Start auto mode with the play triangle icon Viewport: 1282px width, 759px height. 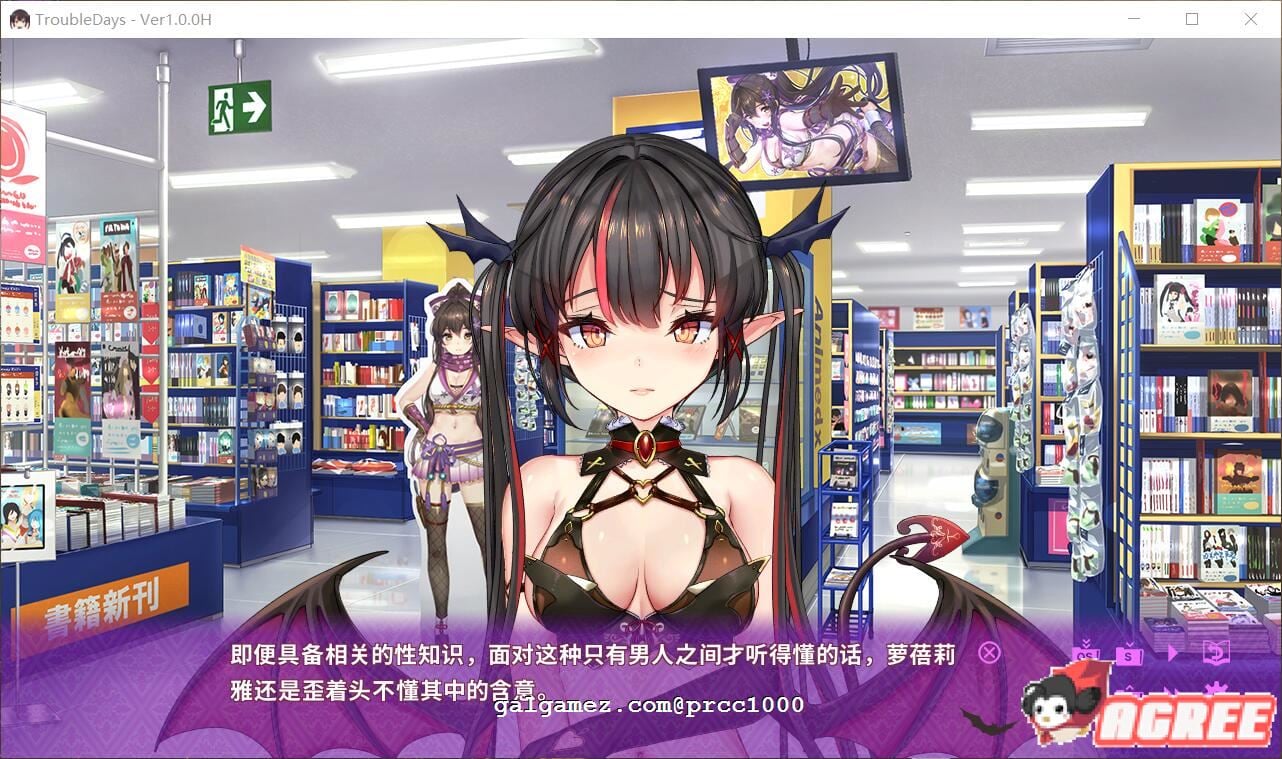click(1172, 652)
